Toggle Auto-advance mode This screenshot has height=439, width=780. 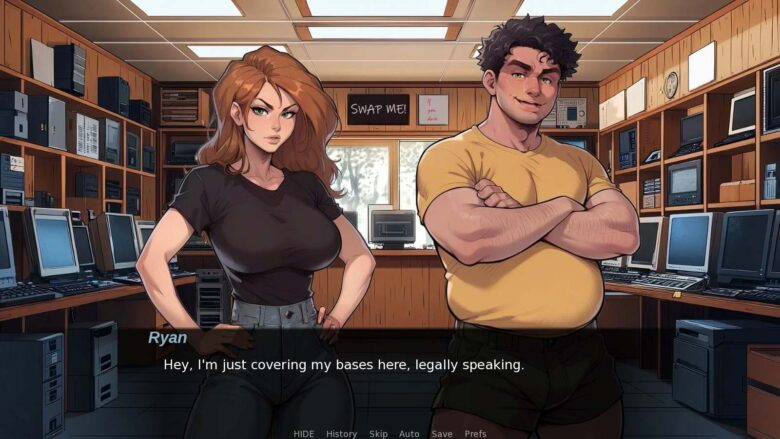tap(409, 433)
